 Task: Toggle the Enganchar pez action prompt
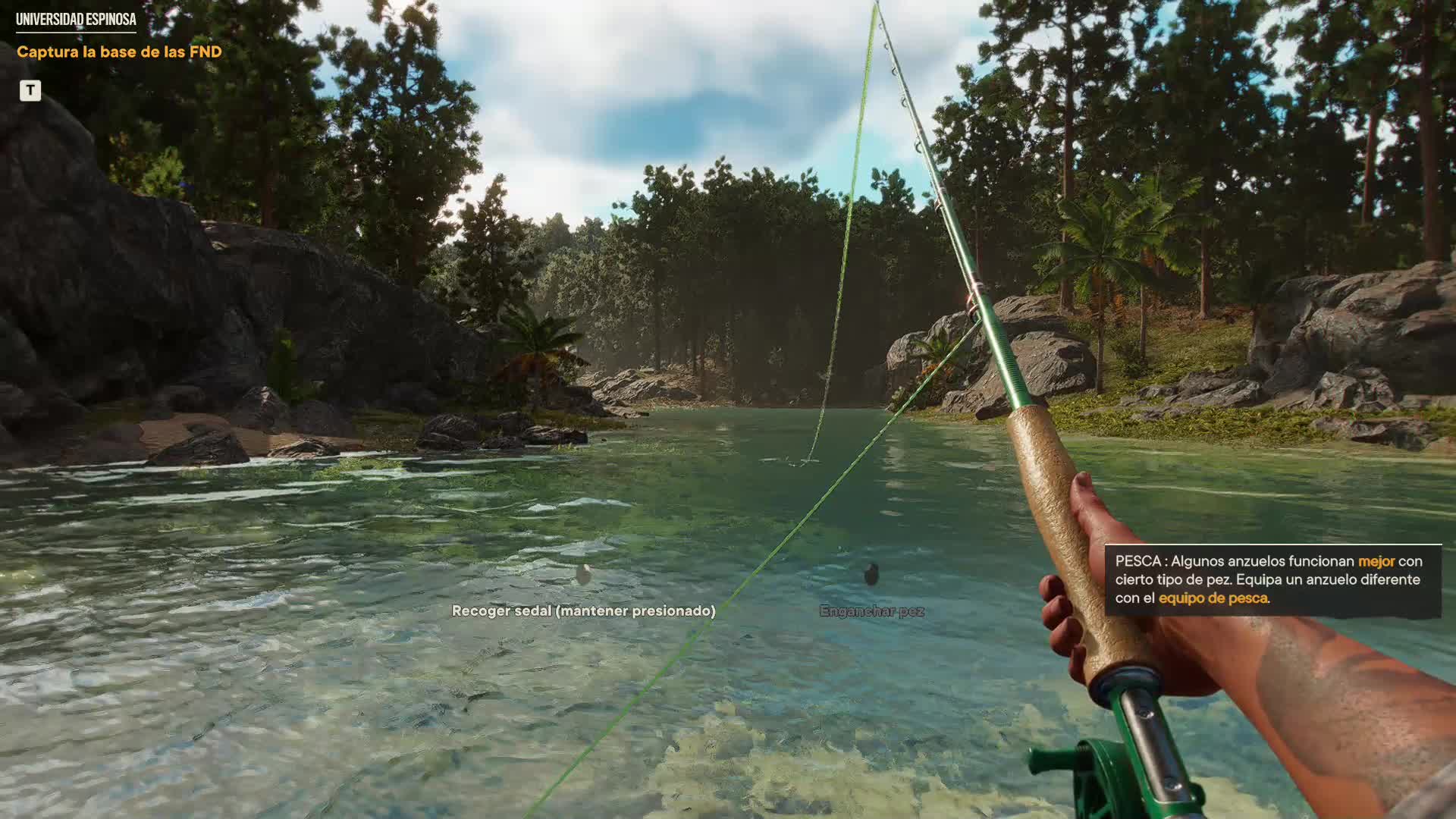click(871, 610)
